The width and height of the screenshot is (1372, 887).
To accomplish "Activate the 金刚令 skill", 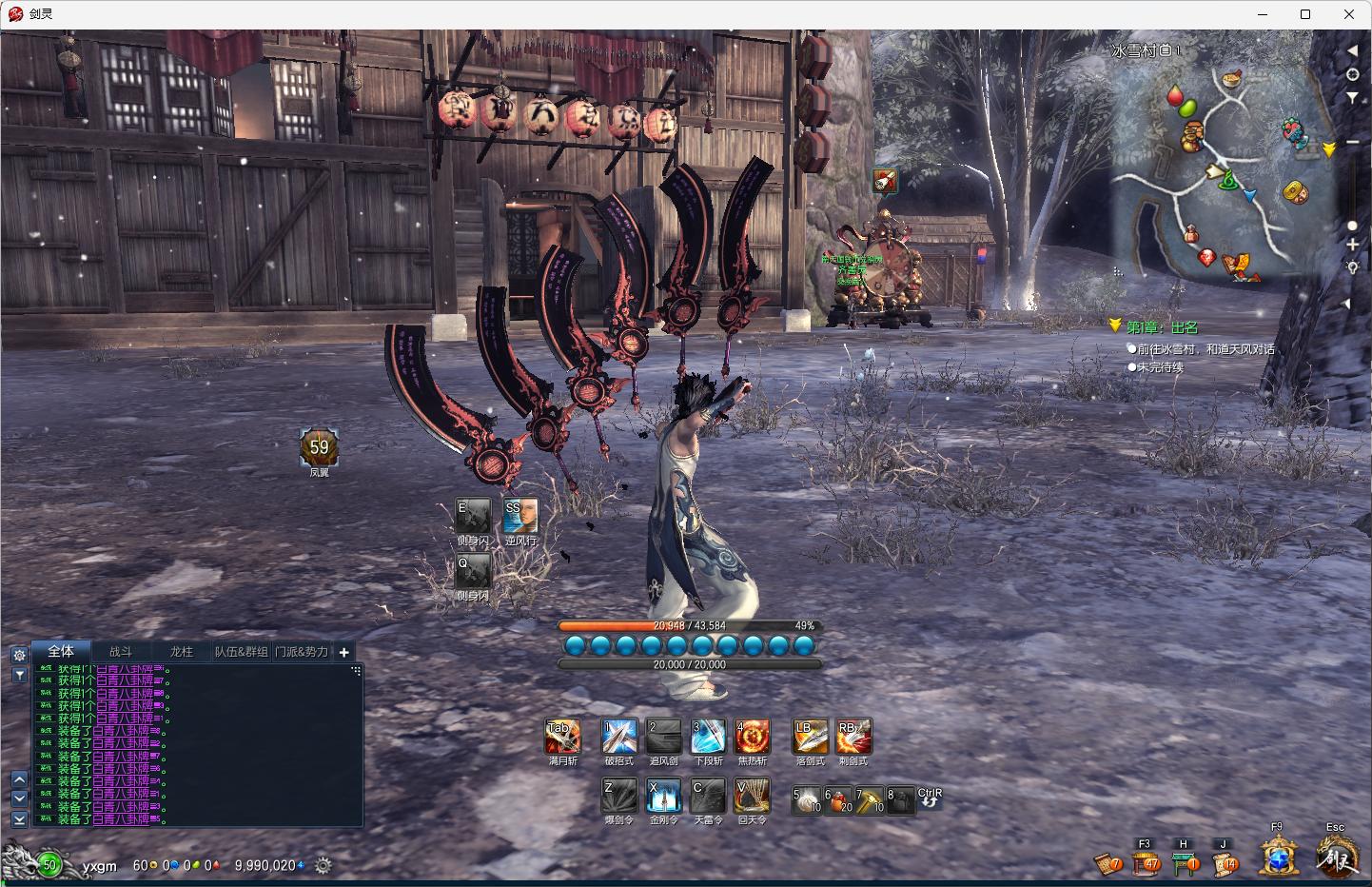I will pyautogui.click(x=663, y=796).
